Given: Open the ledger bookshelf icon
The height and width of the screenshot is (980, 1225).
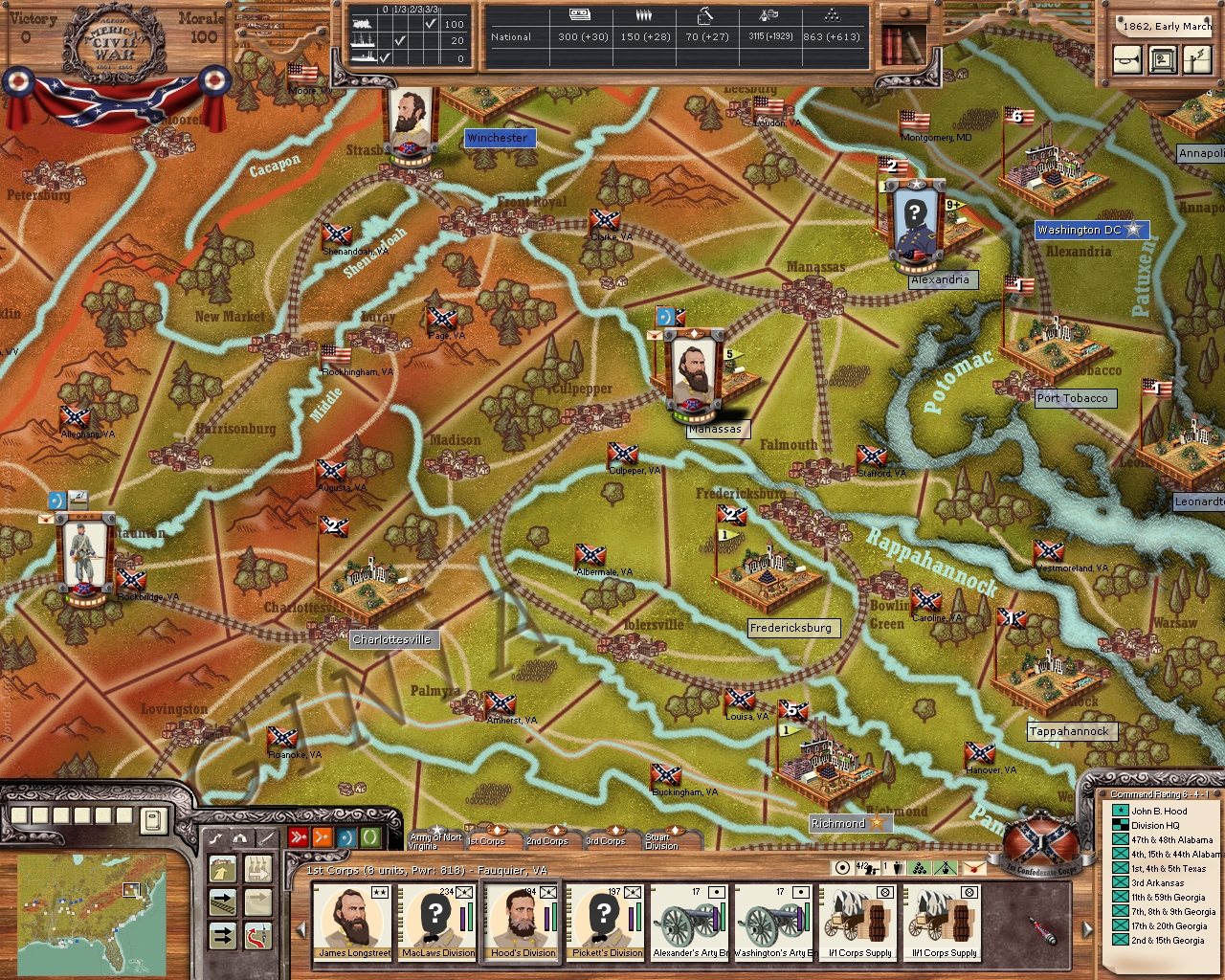Looking at the screenshot, I should pyautogui.click(x=902, y=44).
